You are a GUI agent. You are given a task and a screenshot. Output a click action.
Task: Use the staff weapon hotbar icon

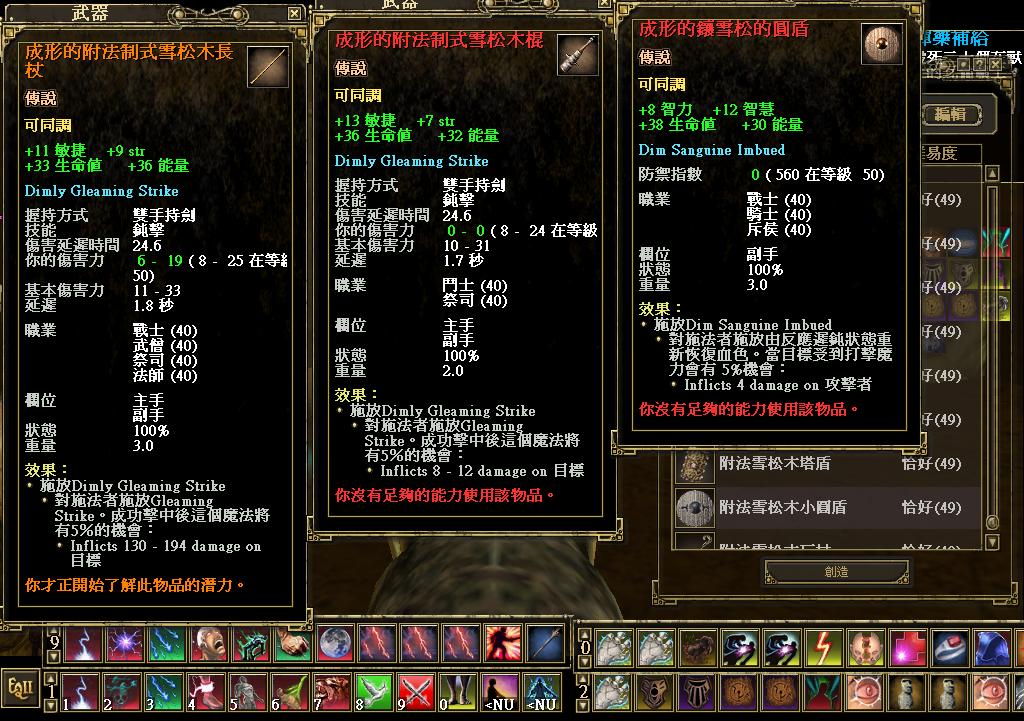point(545,644)
